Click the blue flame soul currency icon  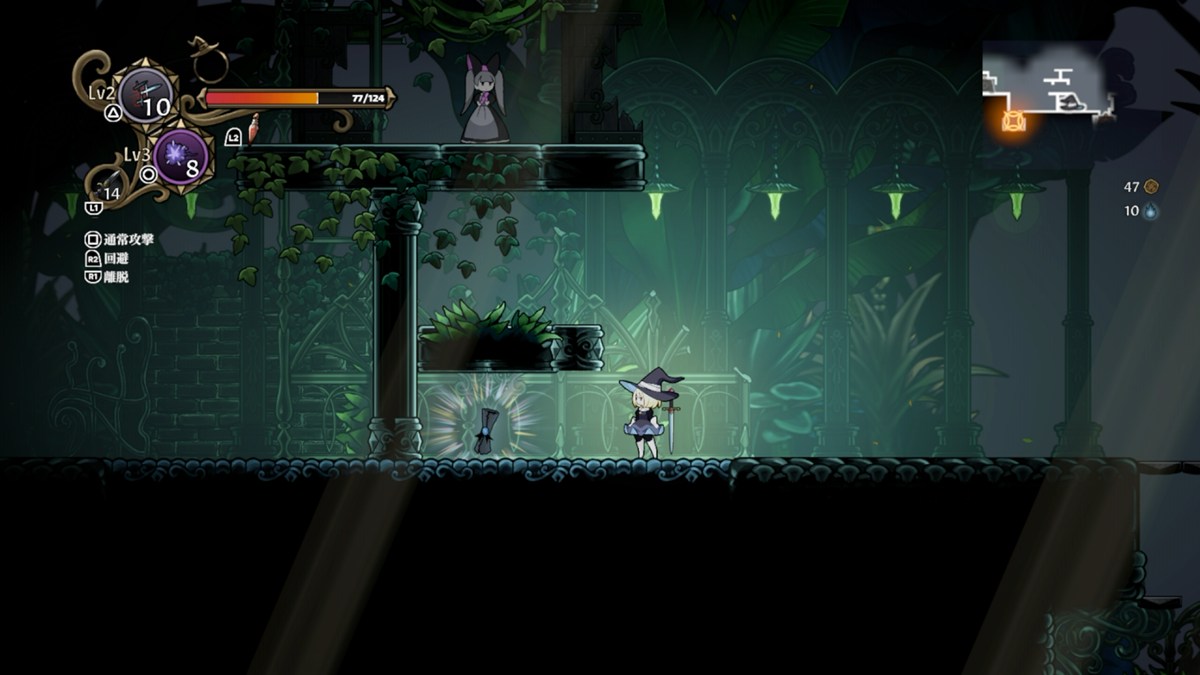pyautogui.click(x=1151, y=211)
